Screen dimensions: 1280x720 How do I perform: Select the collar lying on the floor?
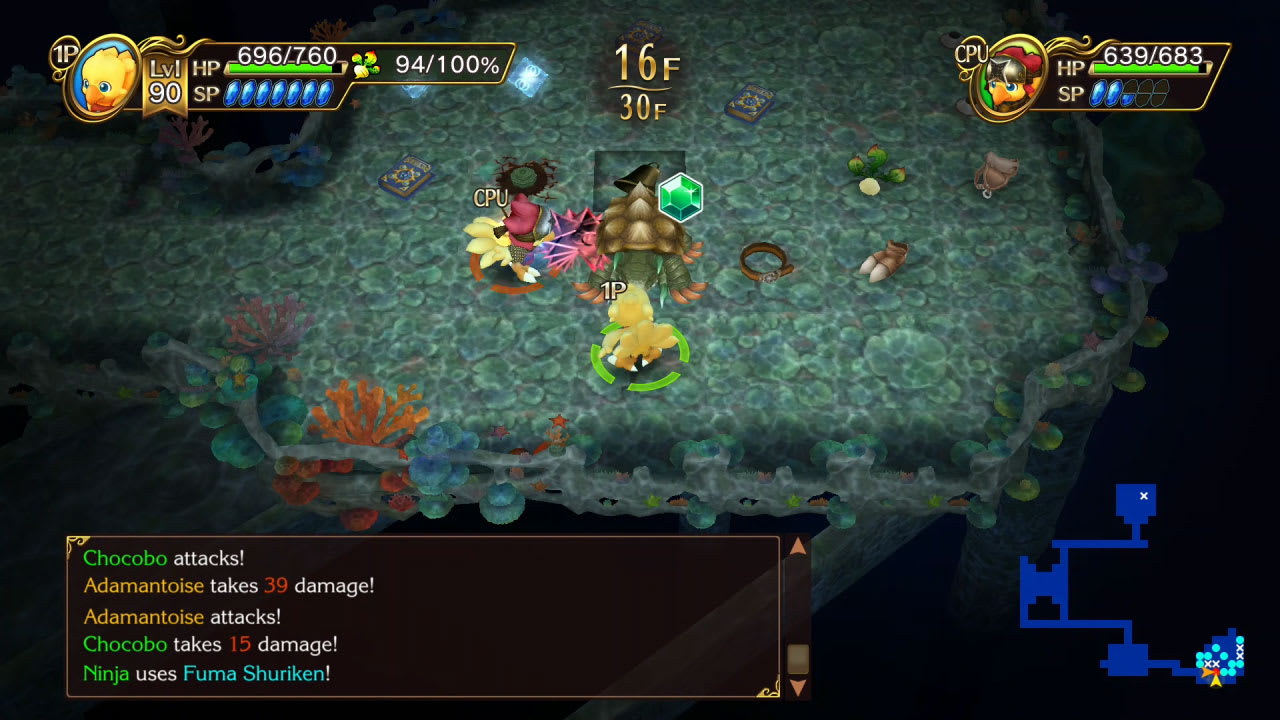click(765, 262)
